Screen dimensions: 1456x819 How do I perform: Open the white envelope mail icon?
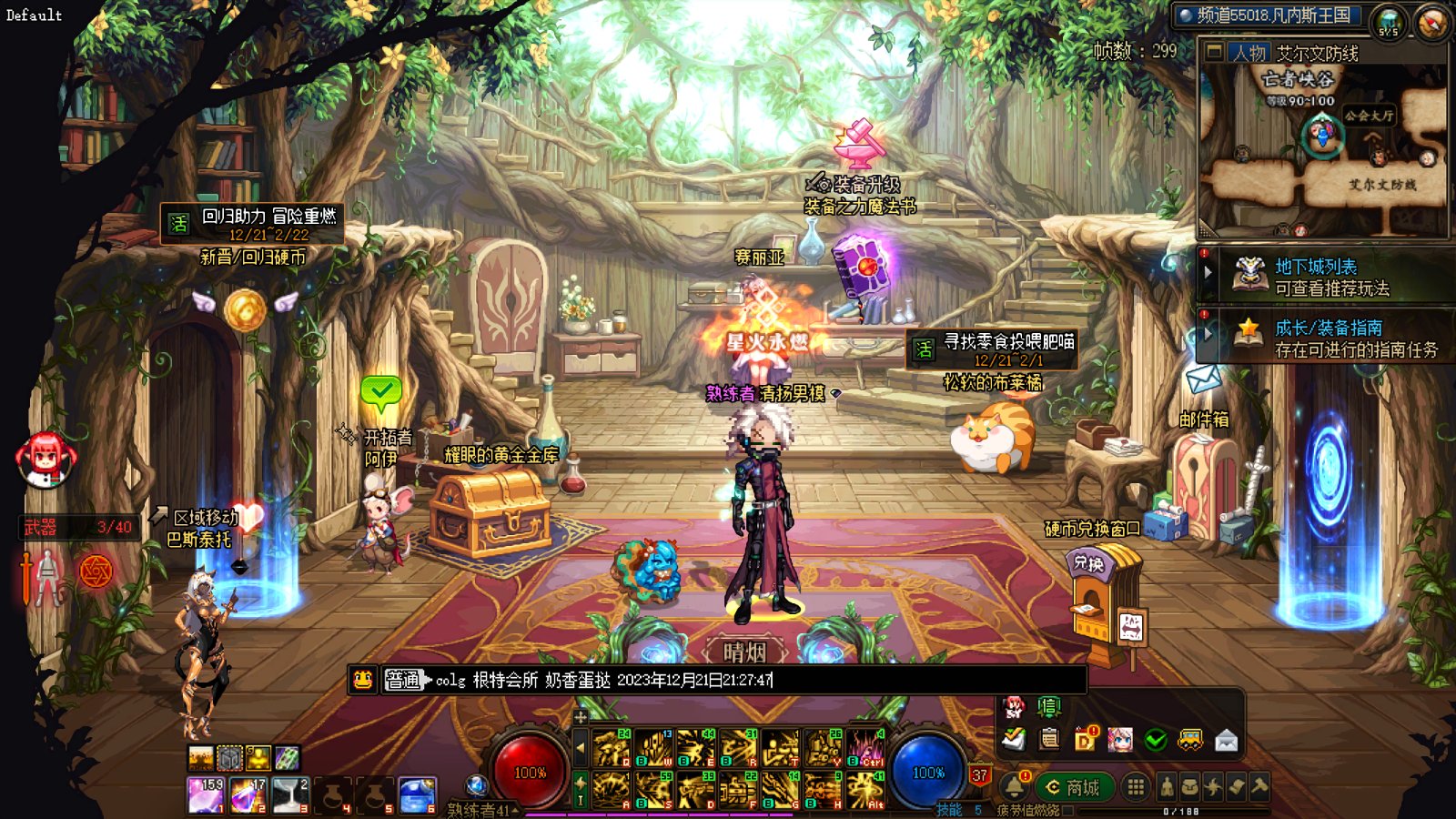1226,741
